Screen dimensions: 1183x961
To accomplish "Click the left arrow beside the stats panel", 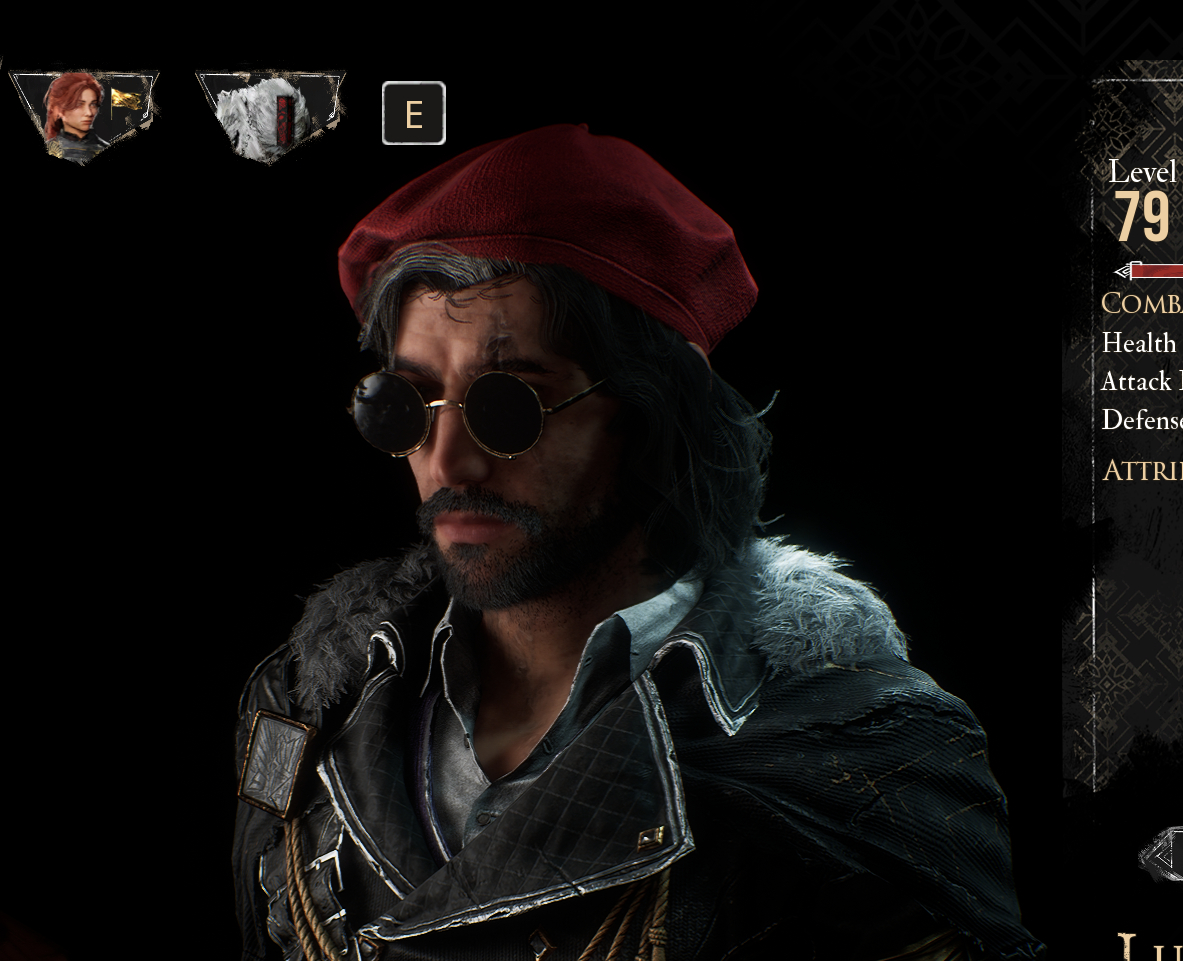I will (1163, 857).
